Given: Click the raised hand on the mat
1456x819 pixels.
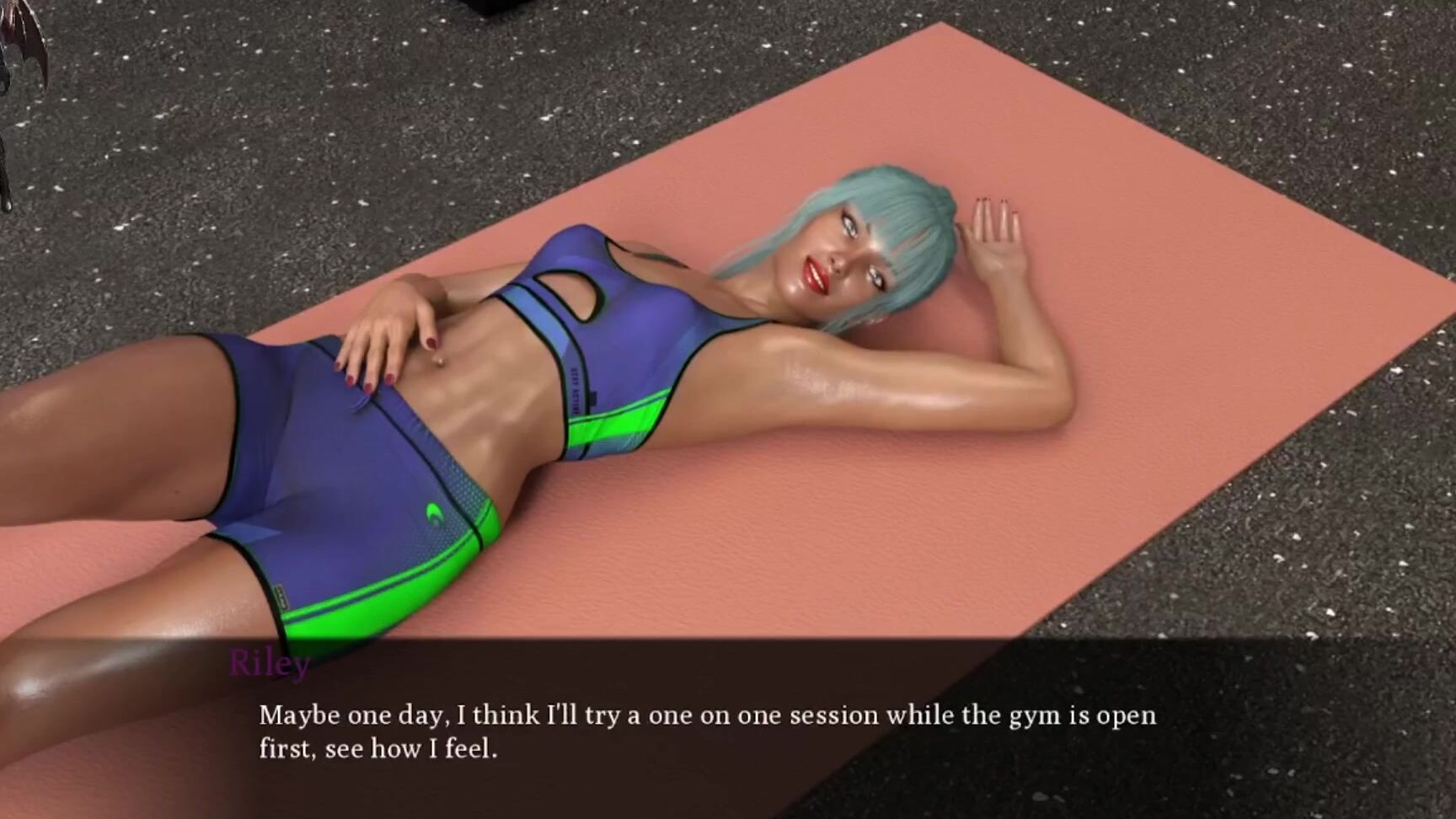Looking at the screenshot, I should [994, 227].
